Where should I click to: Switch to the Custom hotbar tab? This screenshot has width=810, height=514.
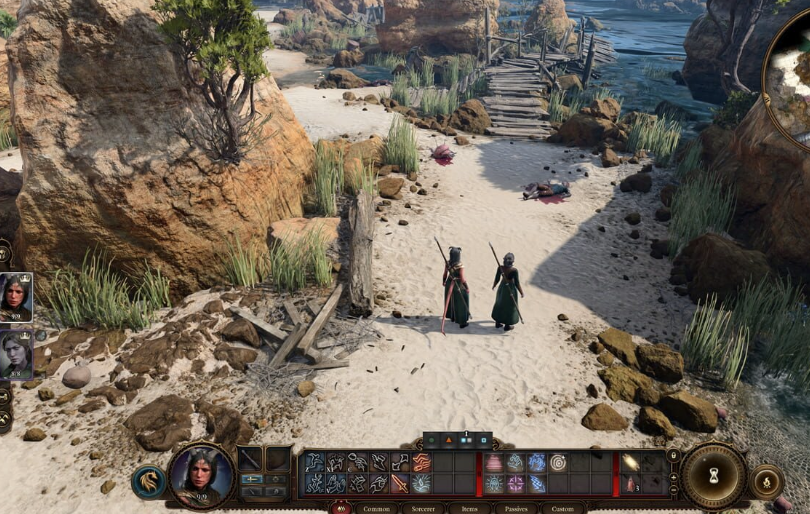pos(563,508)
